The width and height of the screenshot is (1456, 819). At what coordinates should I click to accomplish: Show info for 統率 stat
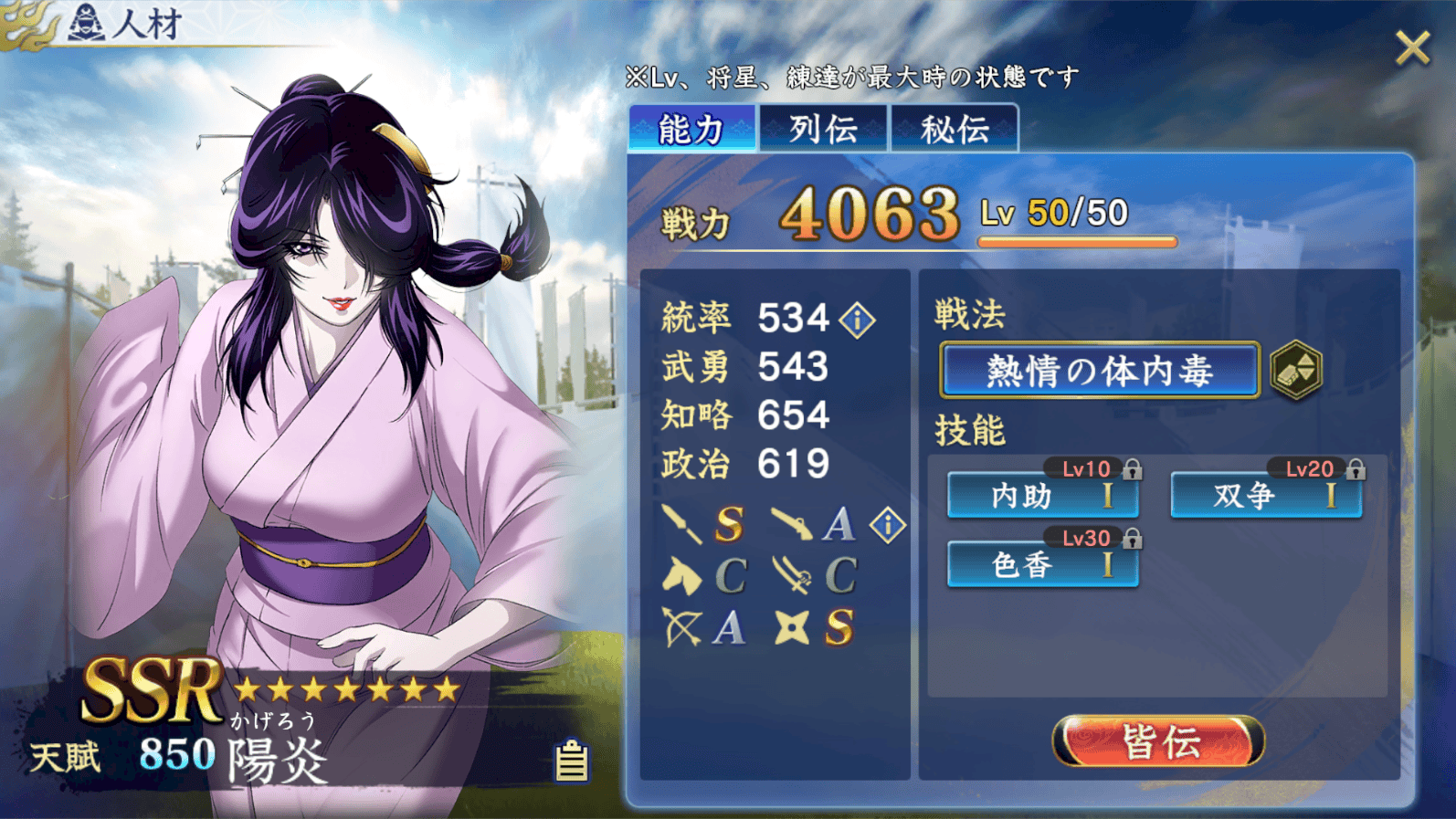pyautogui.click(x=858, y=320)
